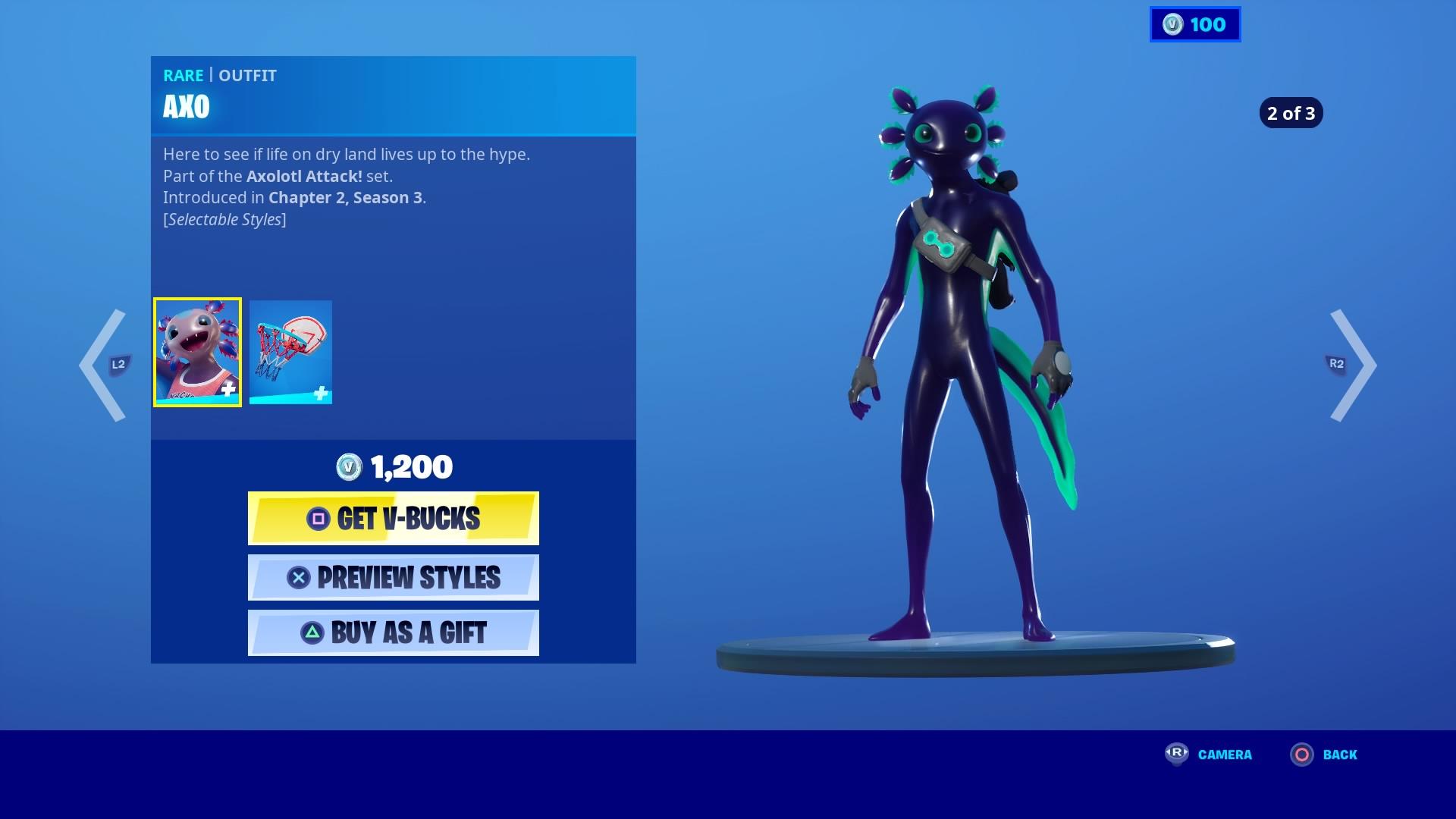This screenshot has width=1456, height=819.
Task: Click CAMERA in the bottom bar
Action: pos(1224,755)
